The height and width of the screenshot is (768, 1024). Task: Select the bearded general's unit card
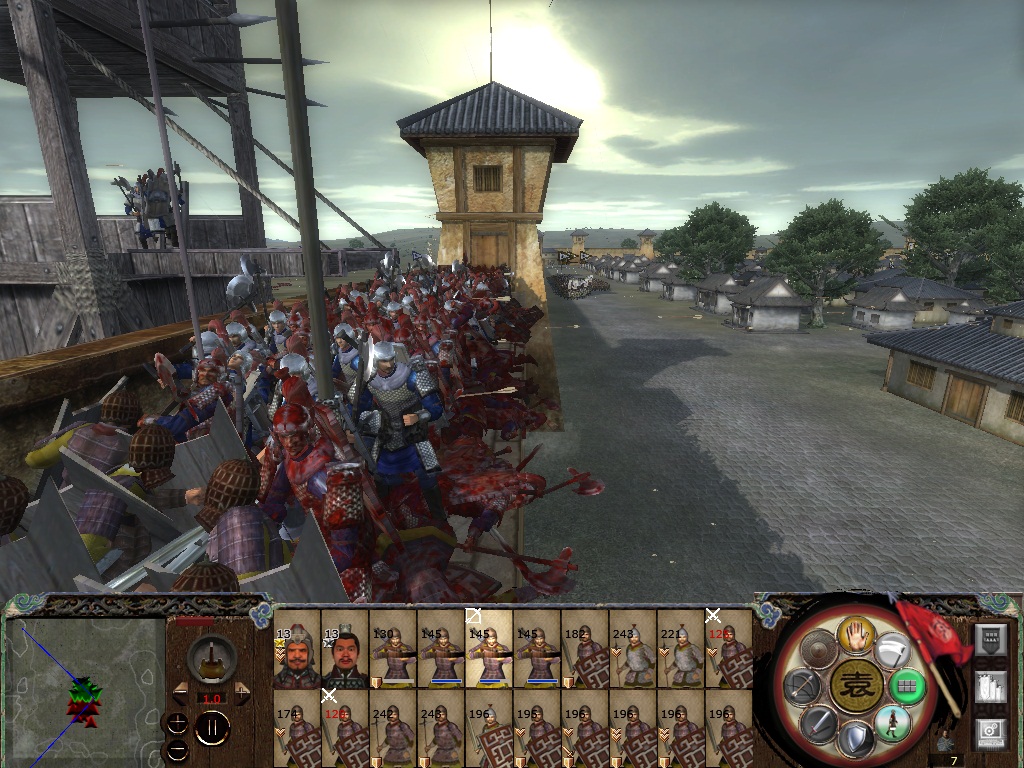(296, 657)
